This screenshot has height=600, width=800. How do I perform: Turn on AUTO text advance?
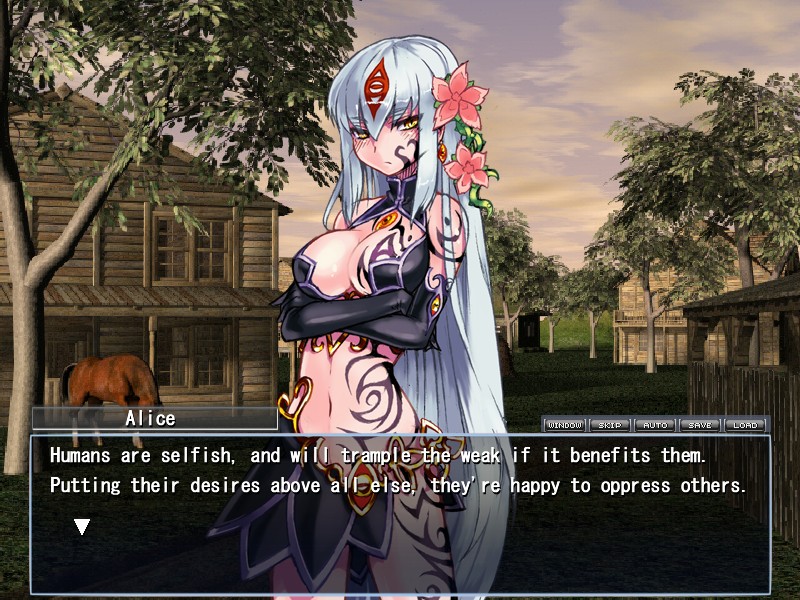tap(655, 425)
